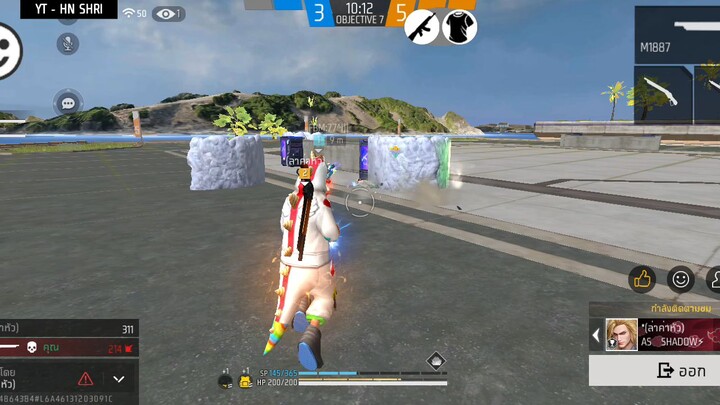This screenshot has height=405, width=720.
Task: Click the red warning triangle icon
Action: coord(86,379)
